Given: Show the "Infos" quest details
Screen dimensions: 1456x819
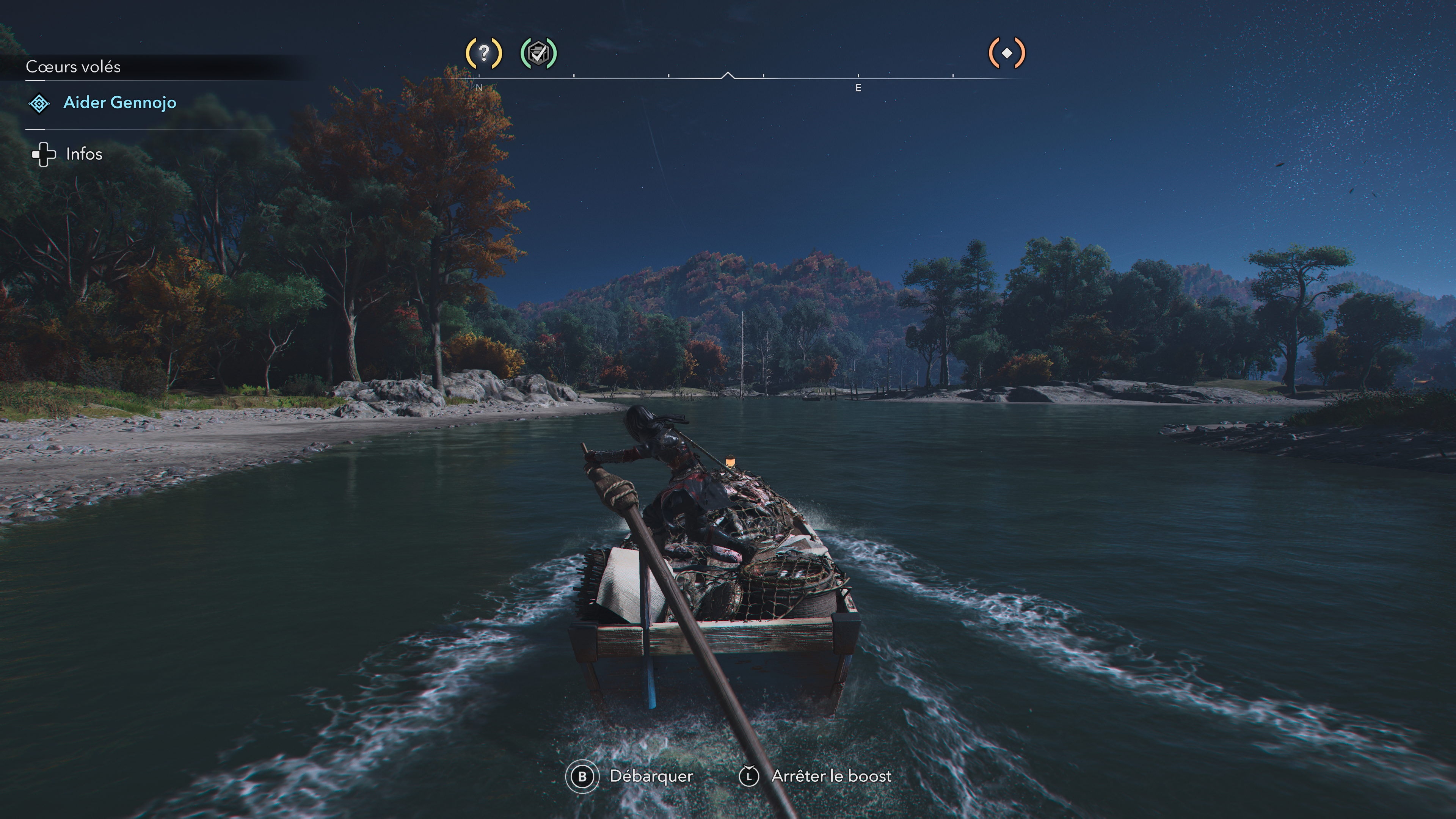Looking at the screenshot, I should tap(84, 154).
